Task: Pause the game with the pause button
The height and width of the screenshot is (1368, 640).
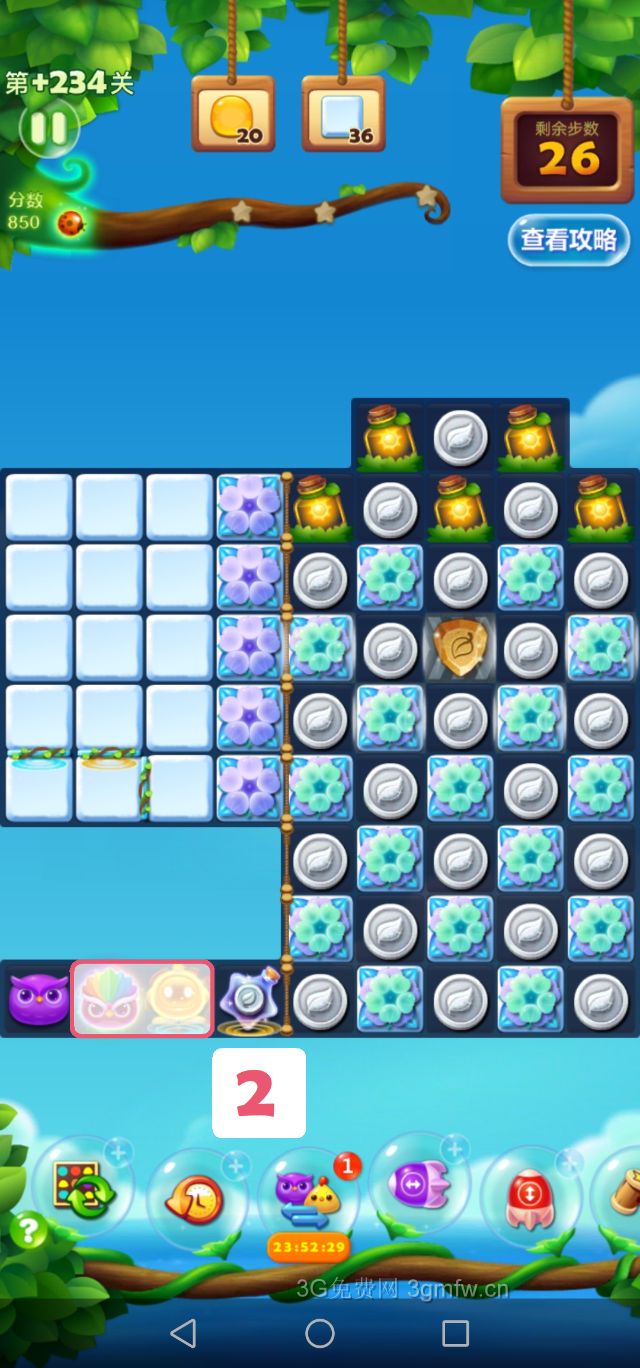Action: pyautogui.click(x=47, y=127)
